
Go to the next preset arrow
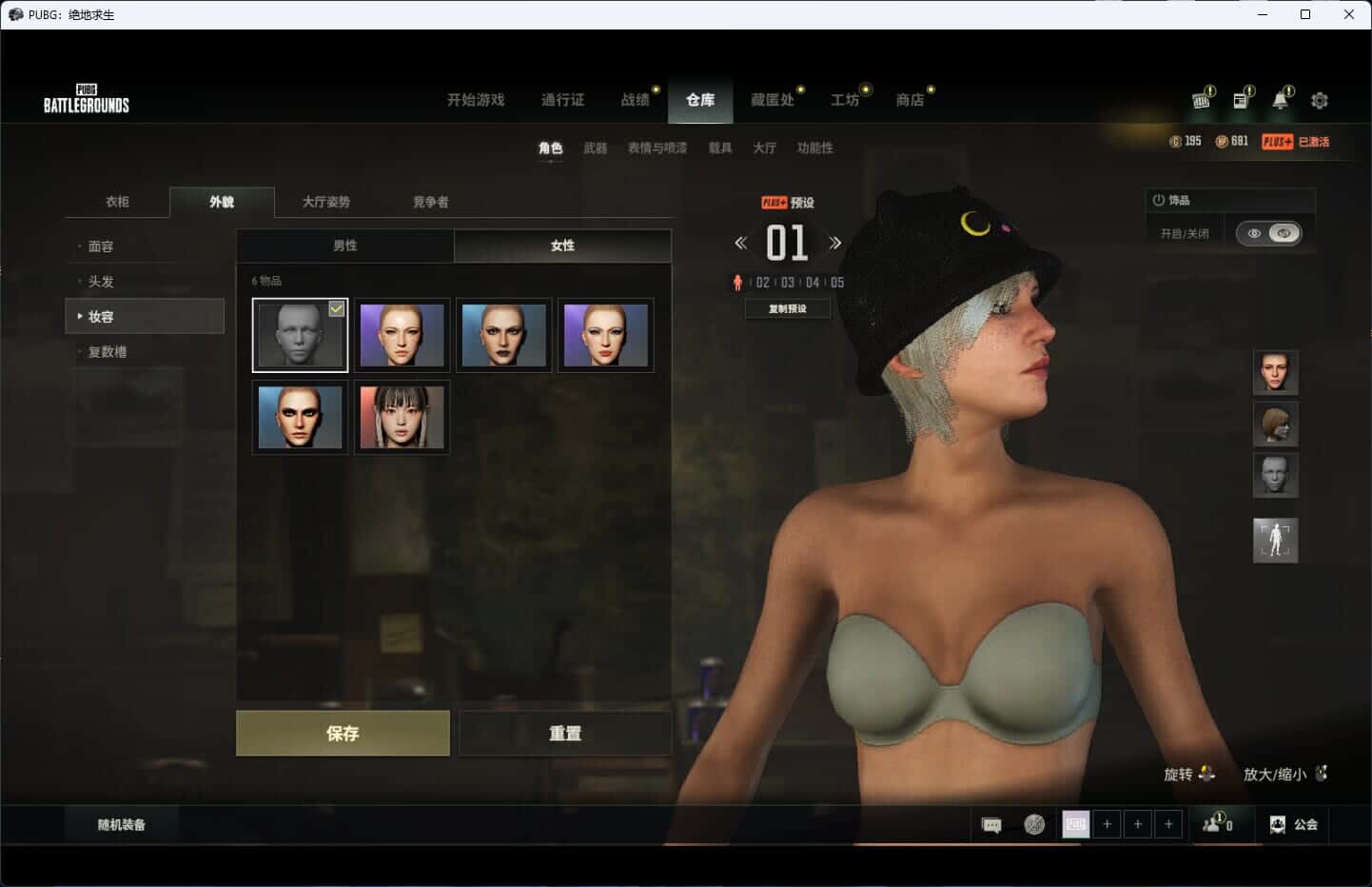835,243
